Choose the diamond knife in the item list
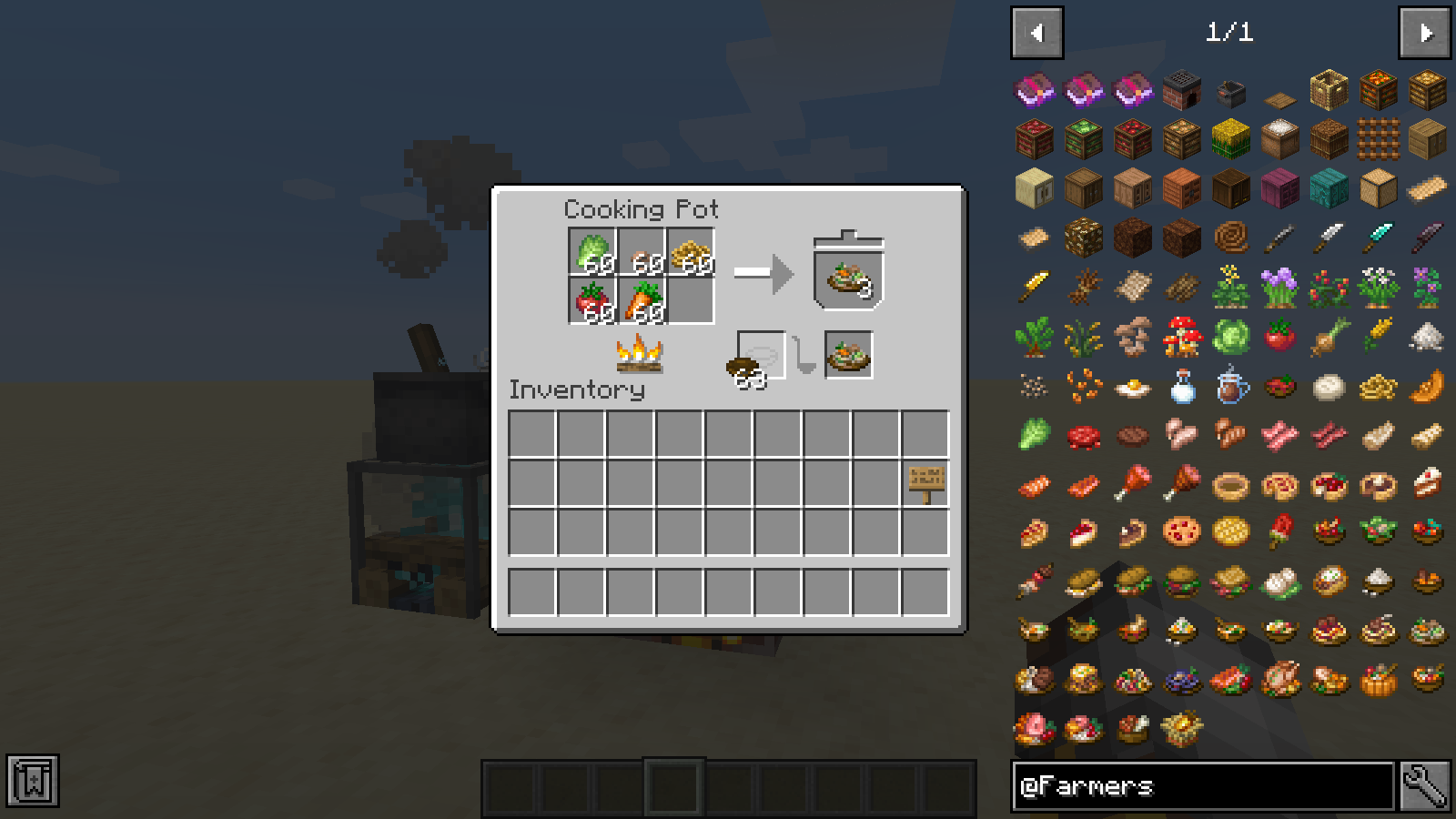1456x819 pixels. [1378, 238]
